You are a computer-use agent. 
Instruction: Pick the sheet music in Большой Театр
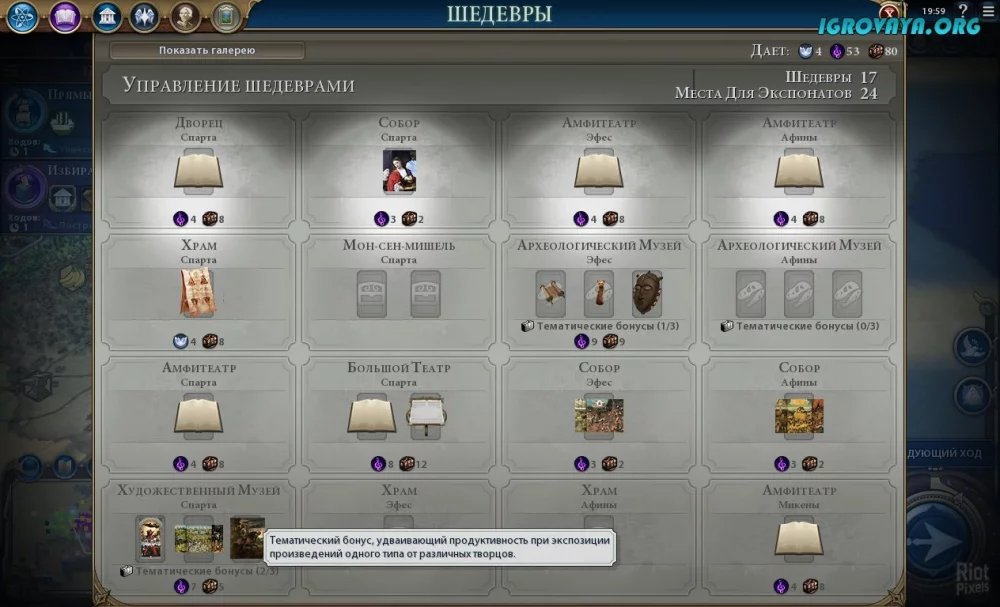(x=426, y=415)
